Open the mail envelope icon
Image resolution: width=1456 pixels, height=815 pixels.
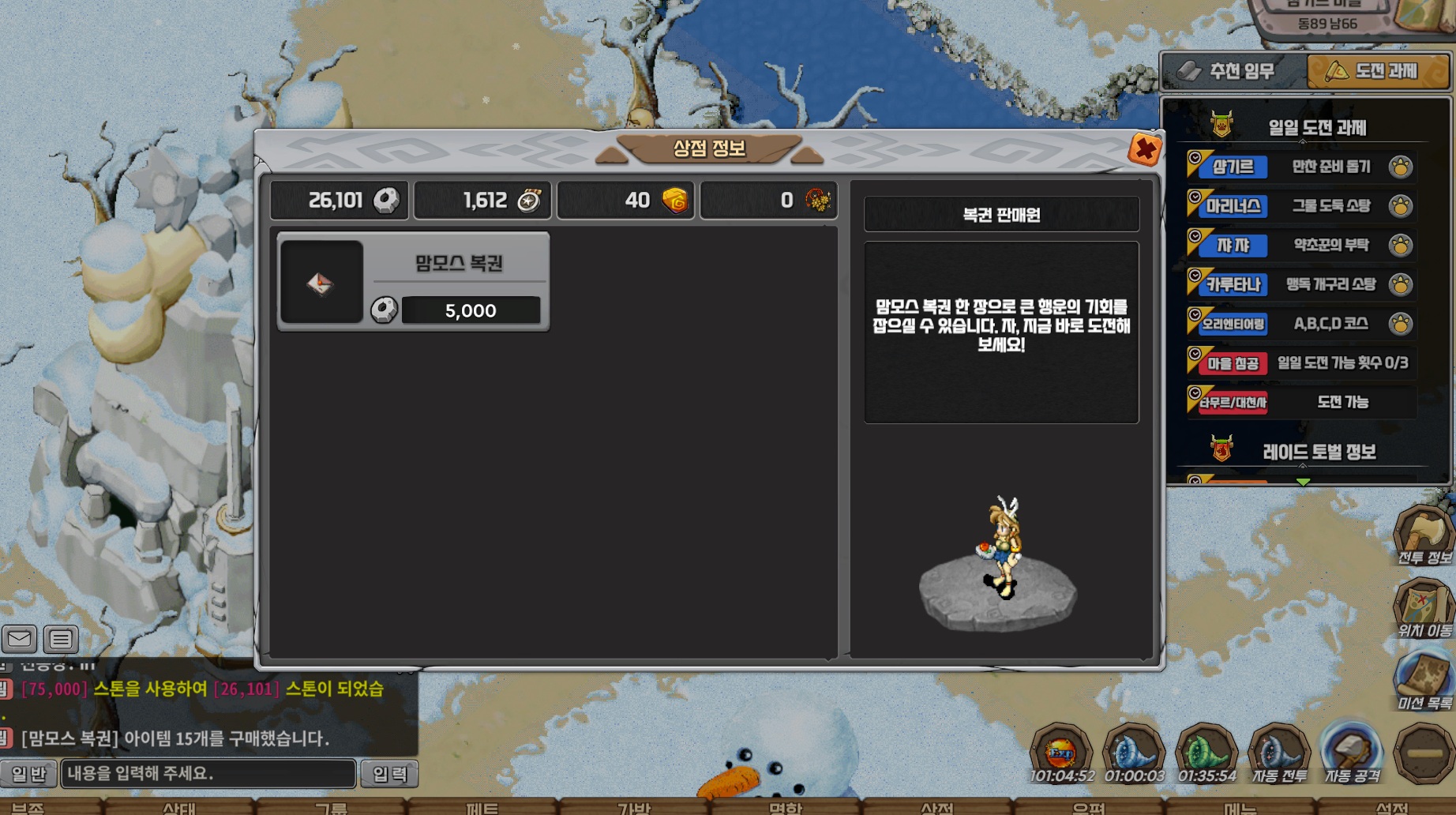pos(20,638)
